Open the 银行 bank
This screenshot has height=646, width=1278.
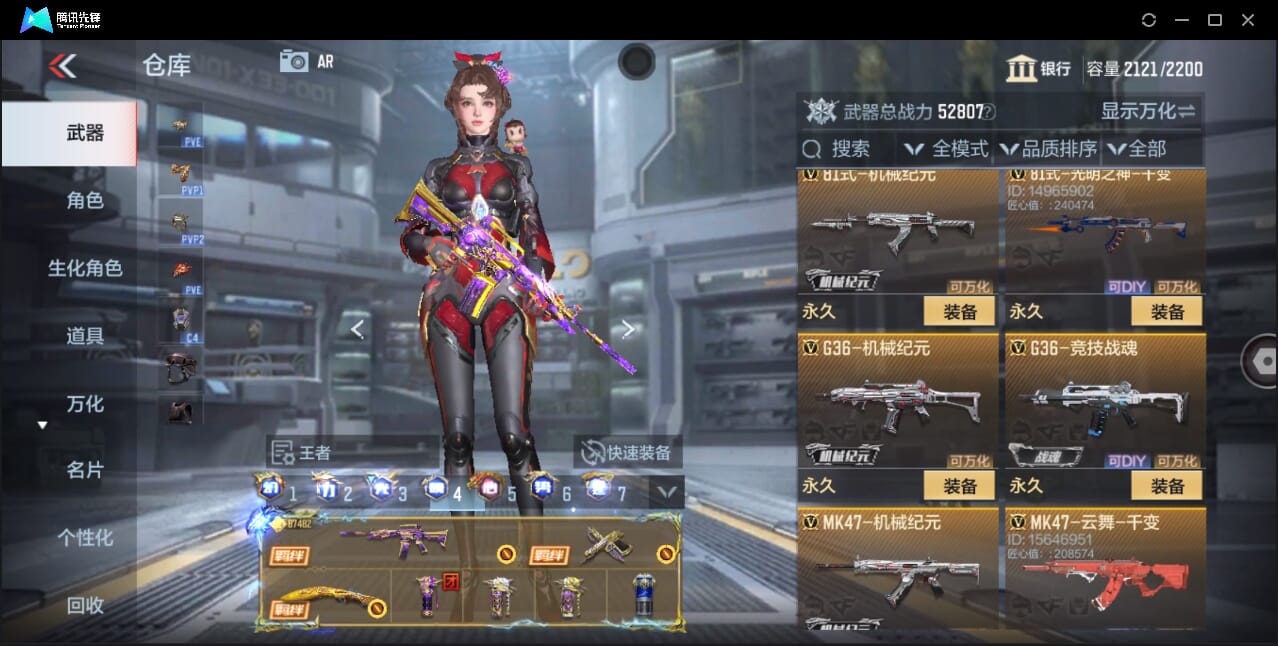pos(1038,68)
